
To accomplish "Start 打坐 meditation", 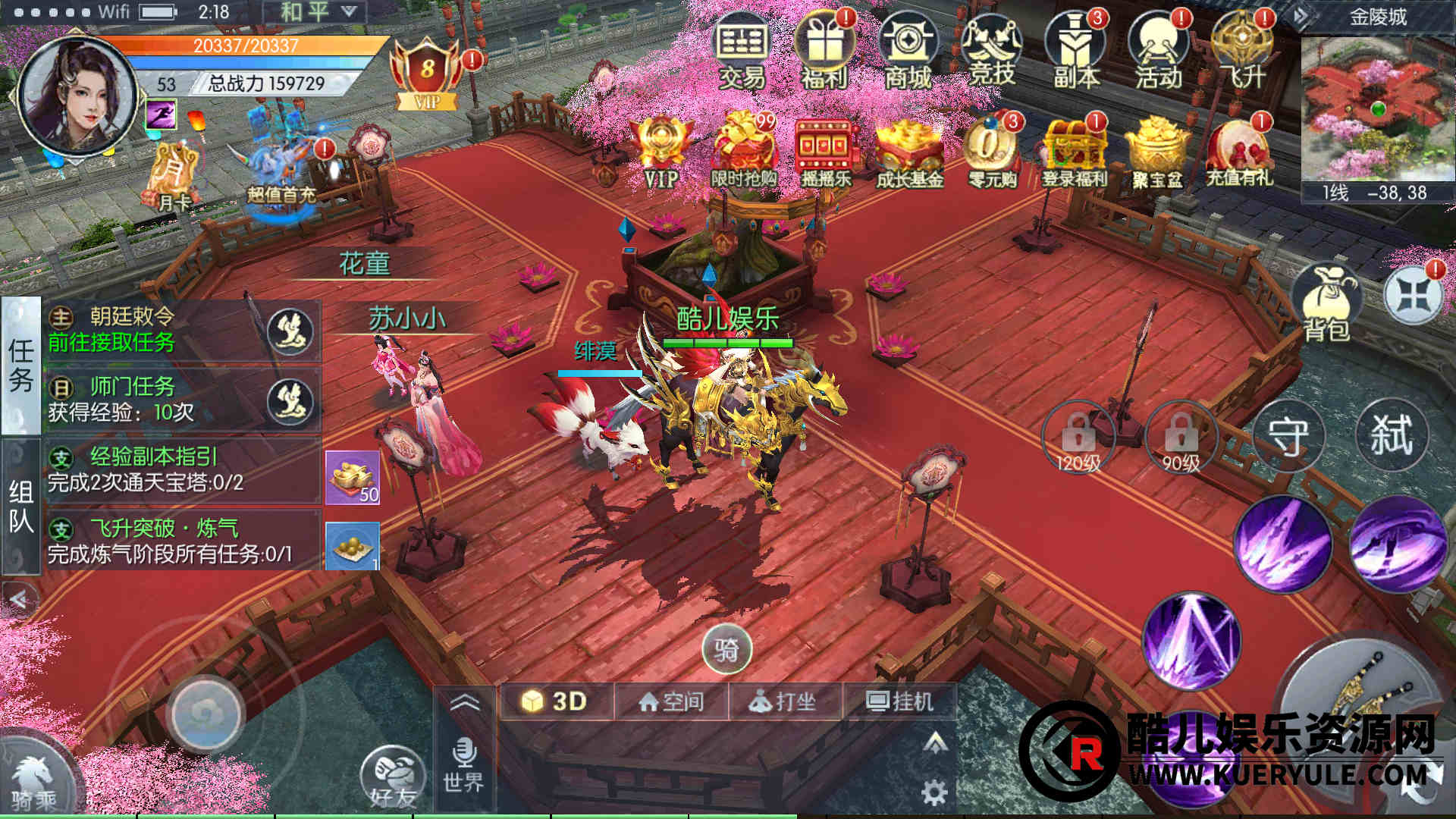I will click(783, 701).
